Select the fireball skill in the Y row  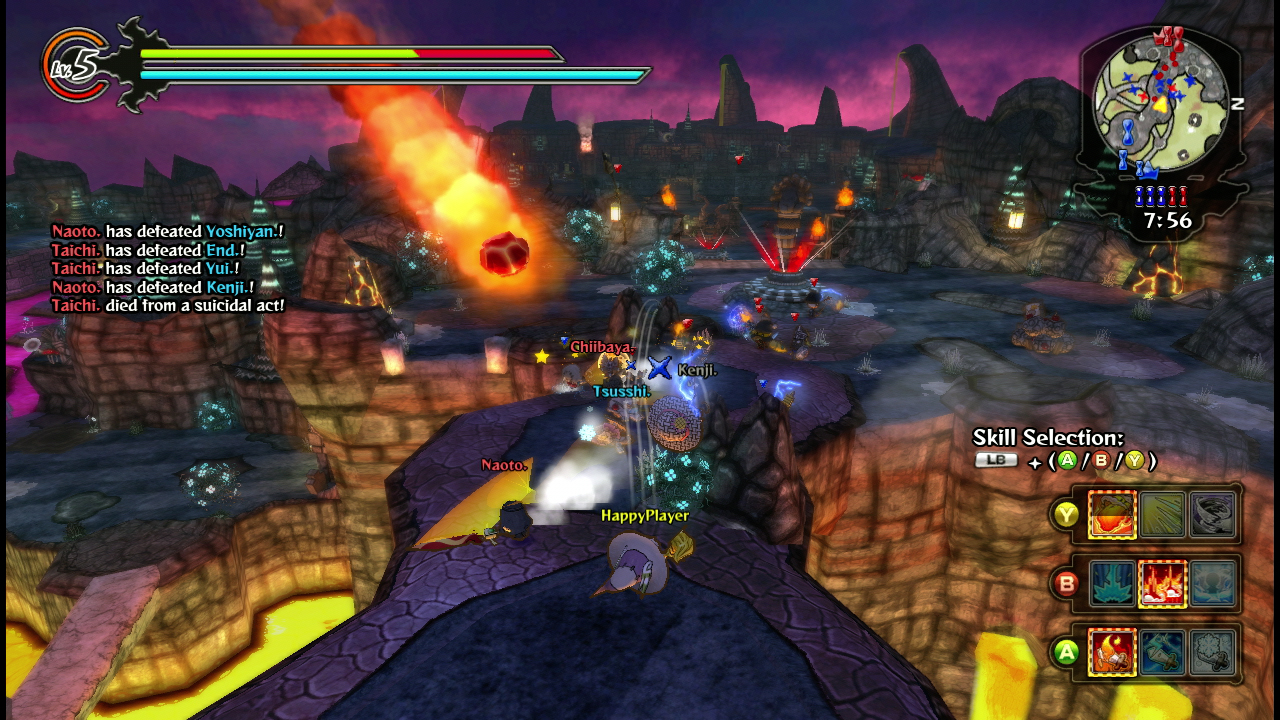1113,513
